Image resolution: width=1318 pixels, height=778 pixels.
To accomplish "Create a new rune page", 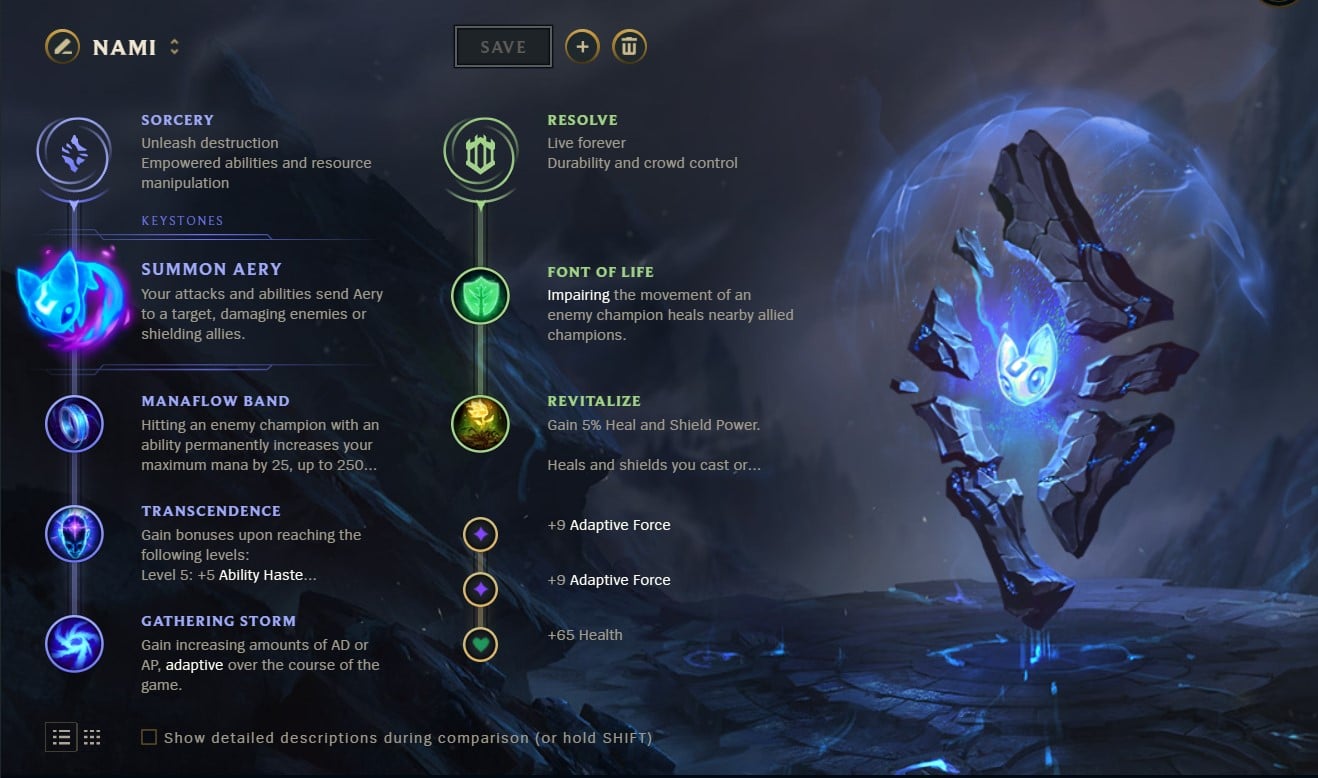I will point(582,46).
